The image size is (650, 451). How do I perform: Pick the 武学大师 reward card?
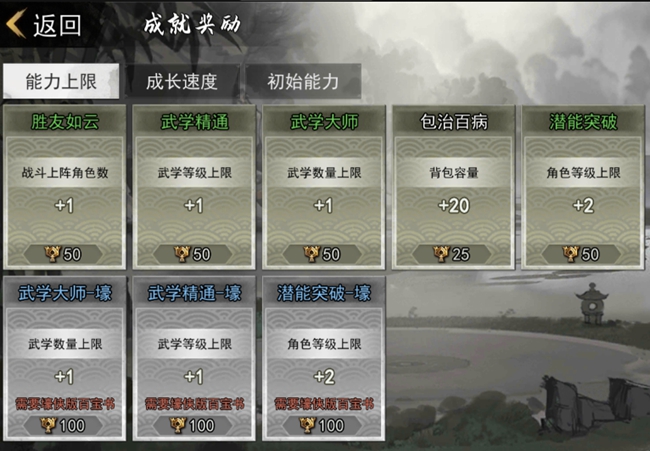(323, 185)
